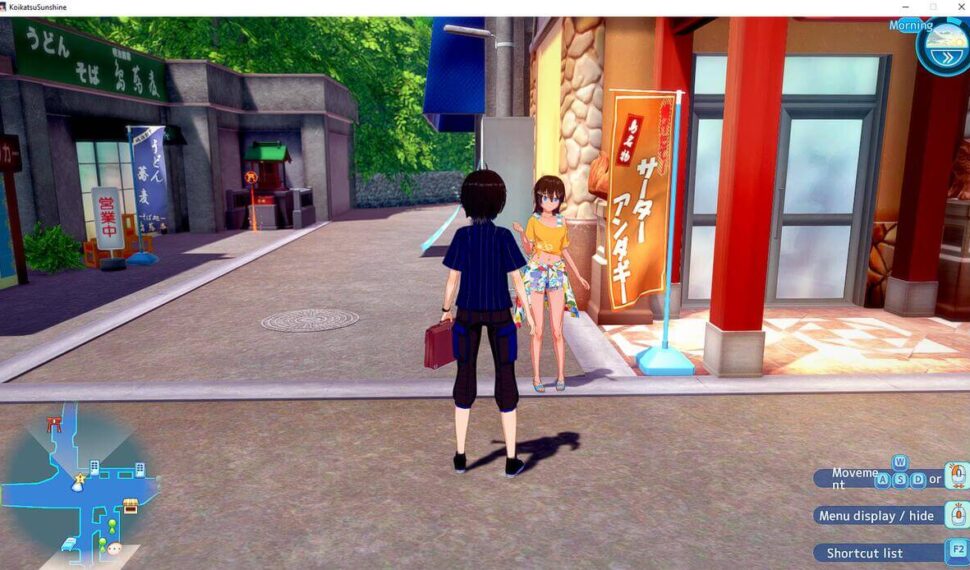The width and height of the screenshot is (970, 570).
Task: Minimize the game window
Action: coord(907,7)
